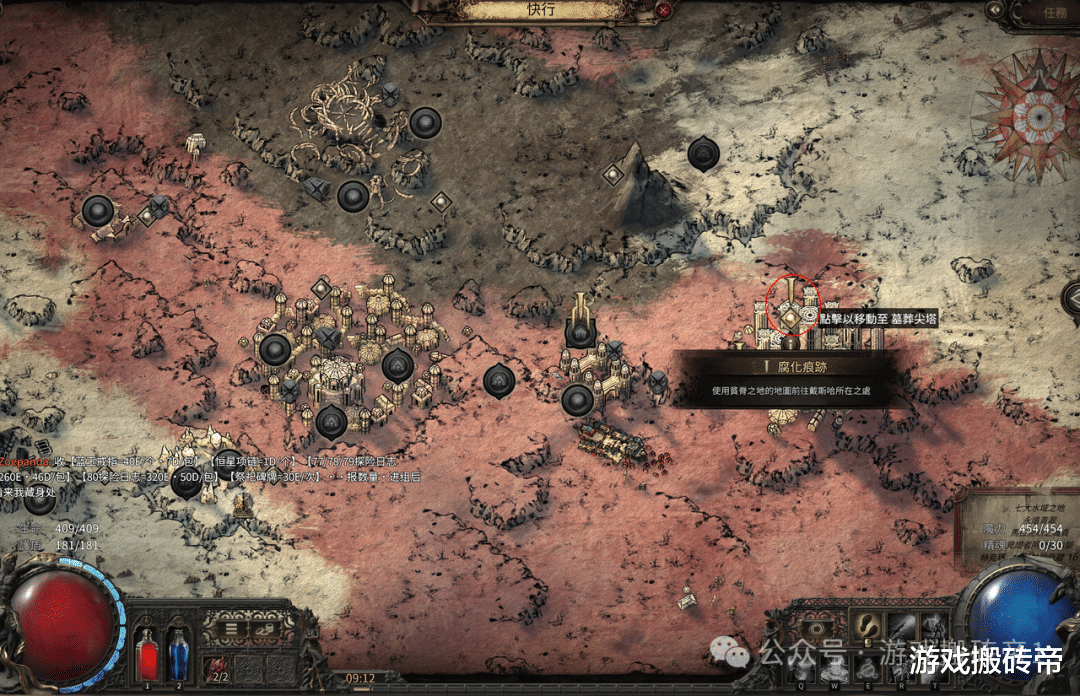Close the 快行 fast travel map
The image size is (1080, 696).
[x=664, y=10]
